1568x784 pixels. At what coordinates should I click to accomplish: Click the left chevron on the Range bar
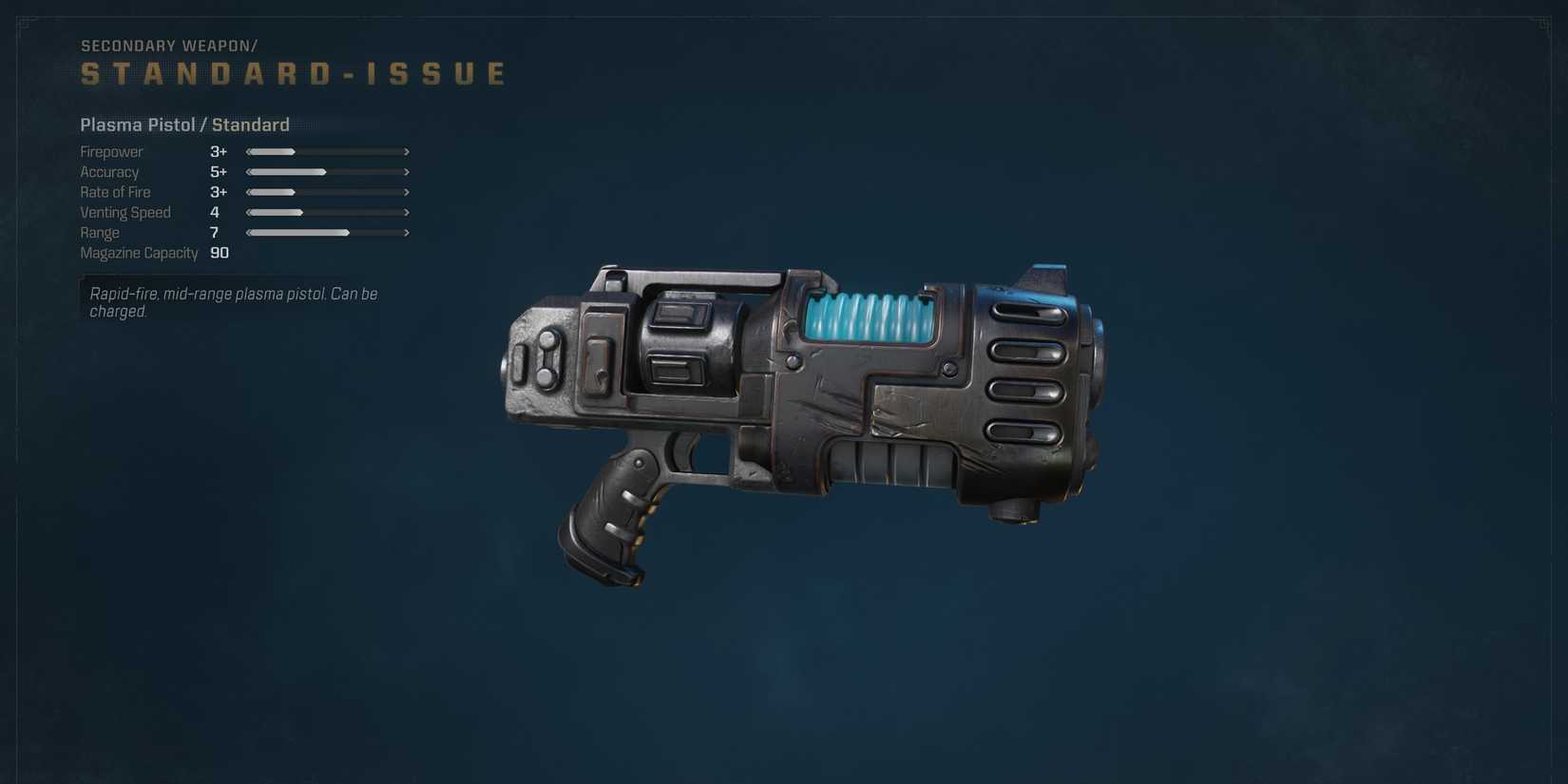tap(248, 232)
